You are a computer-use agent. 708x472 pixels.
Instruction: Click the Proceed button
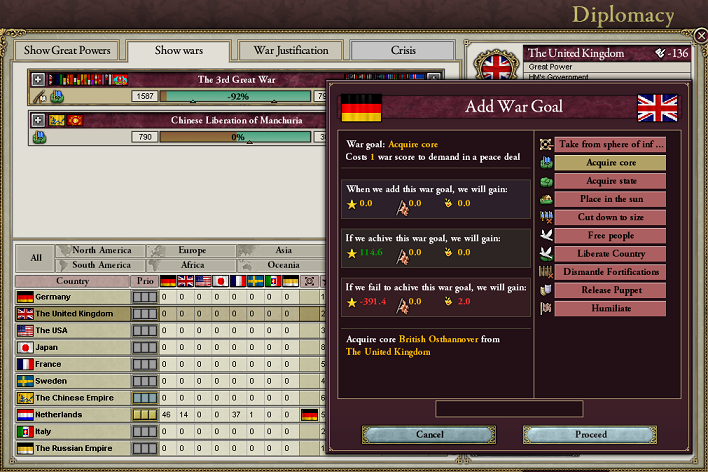click(x=590, y=435)
